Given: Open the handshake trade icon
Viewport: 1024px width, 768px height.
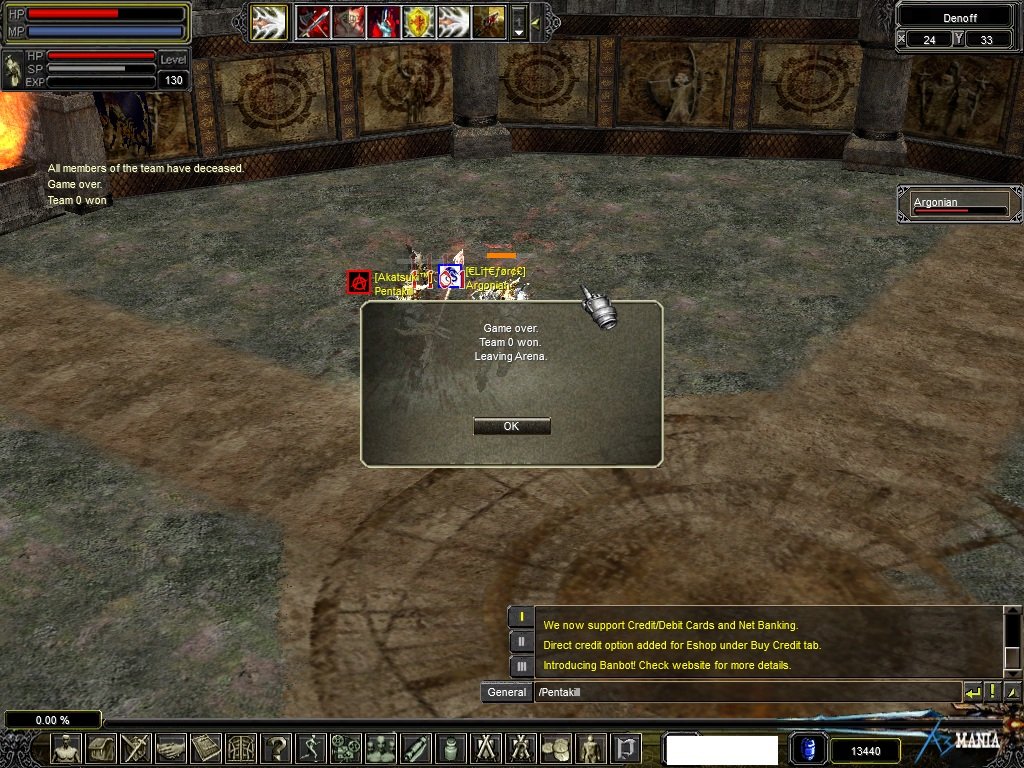Looking at the screenshot, I should click(171, 748).
